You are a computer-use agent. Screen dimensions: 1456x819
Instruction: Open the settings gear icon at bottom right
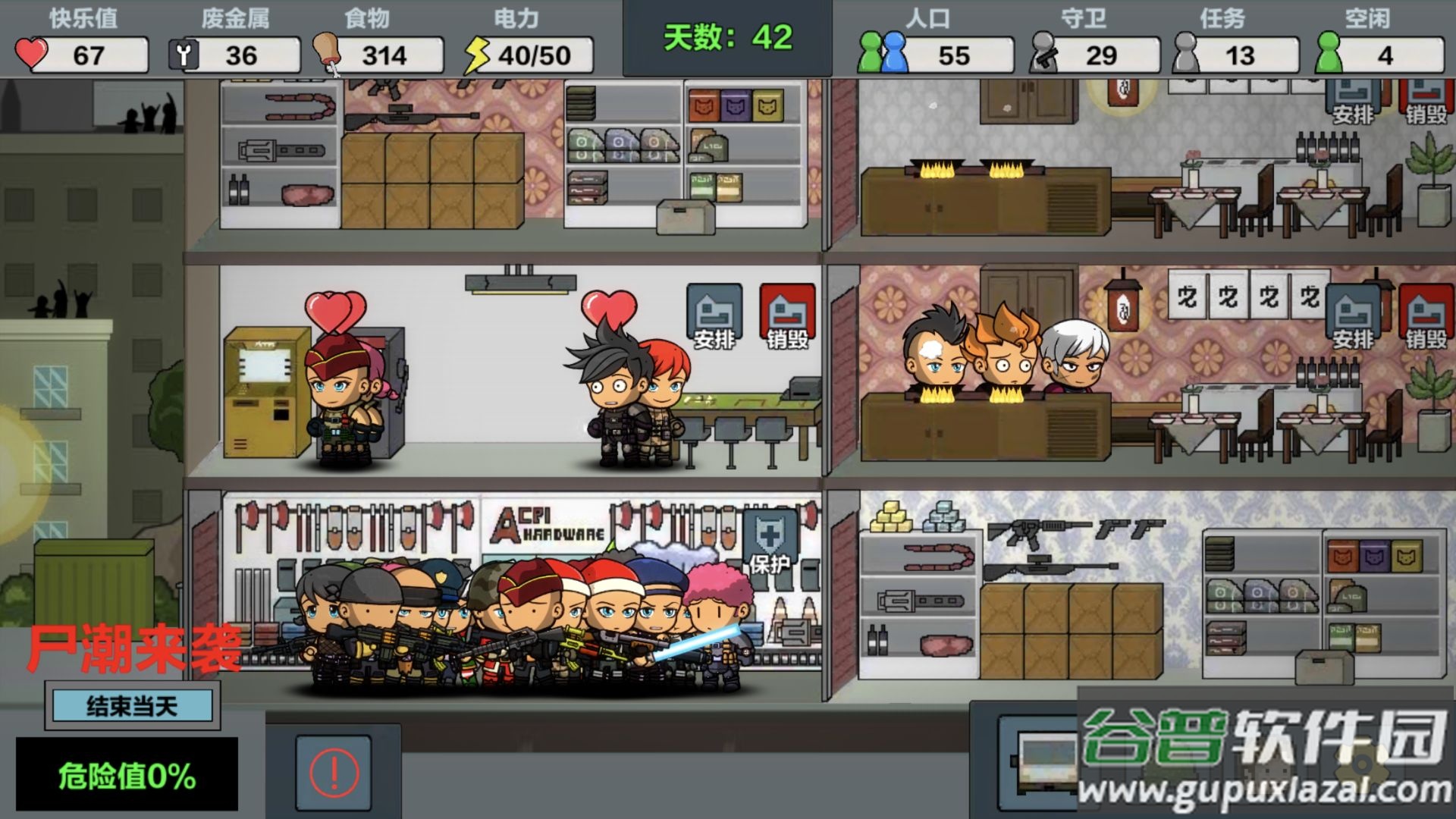coord(1361,764)
